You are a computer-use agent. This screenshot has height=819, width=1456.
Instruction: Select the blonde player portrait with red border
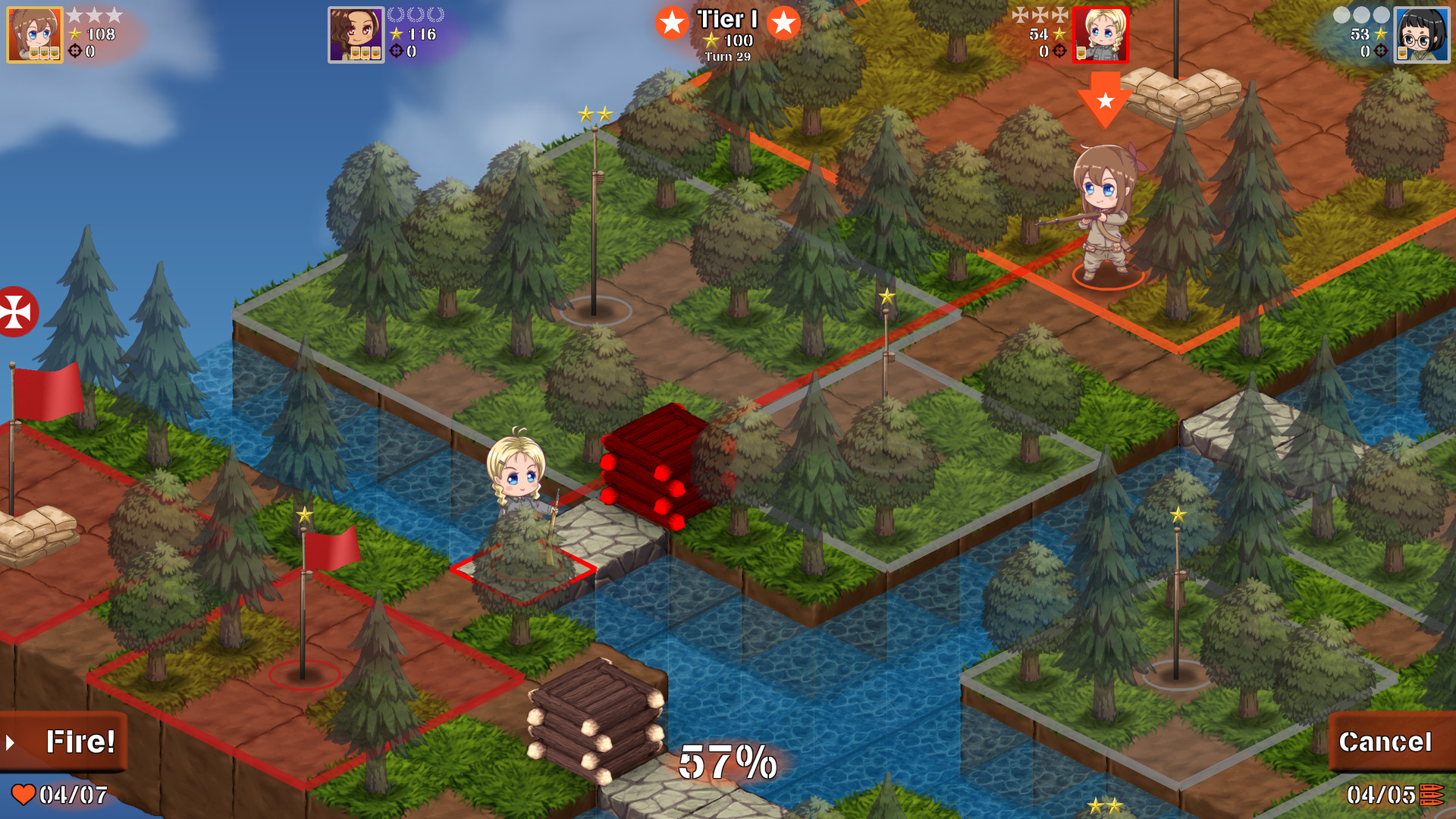(1100, 35)
